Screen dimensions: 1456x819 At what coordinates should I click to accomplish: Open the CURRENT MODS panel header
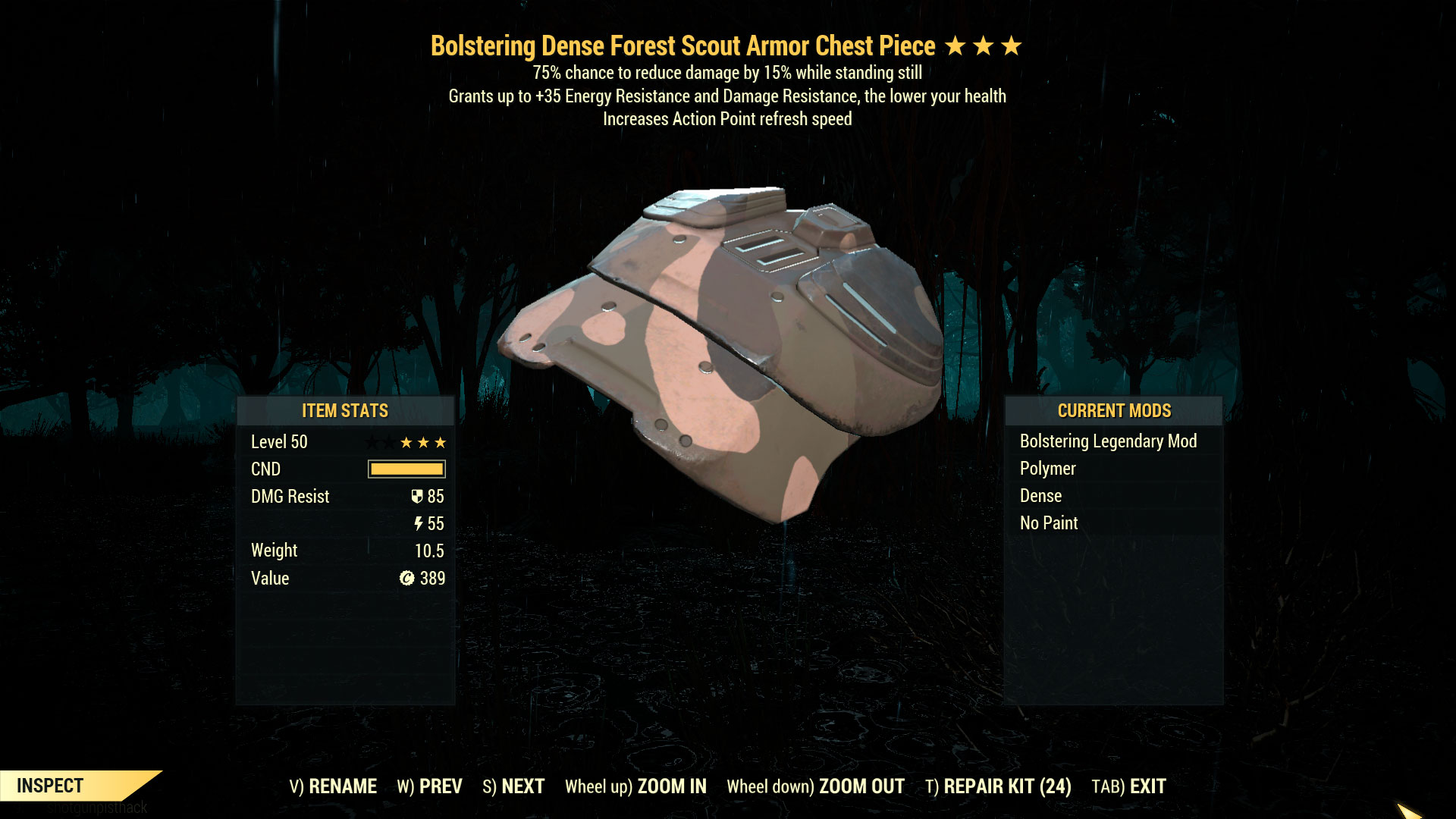tap(1114, 411)
